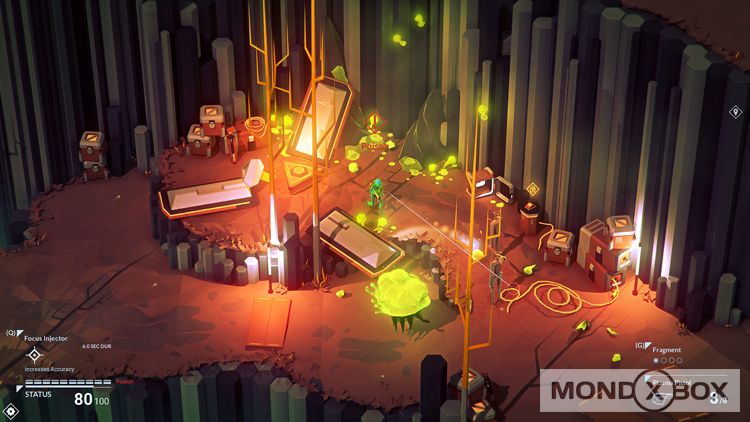Activate the Focus Injector consumable icon
This screenshot has width=750, height=422.
click(x=34, y=354)
